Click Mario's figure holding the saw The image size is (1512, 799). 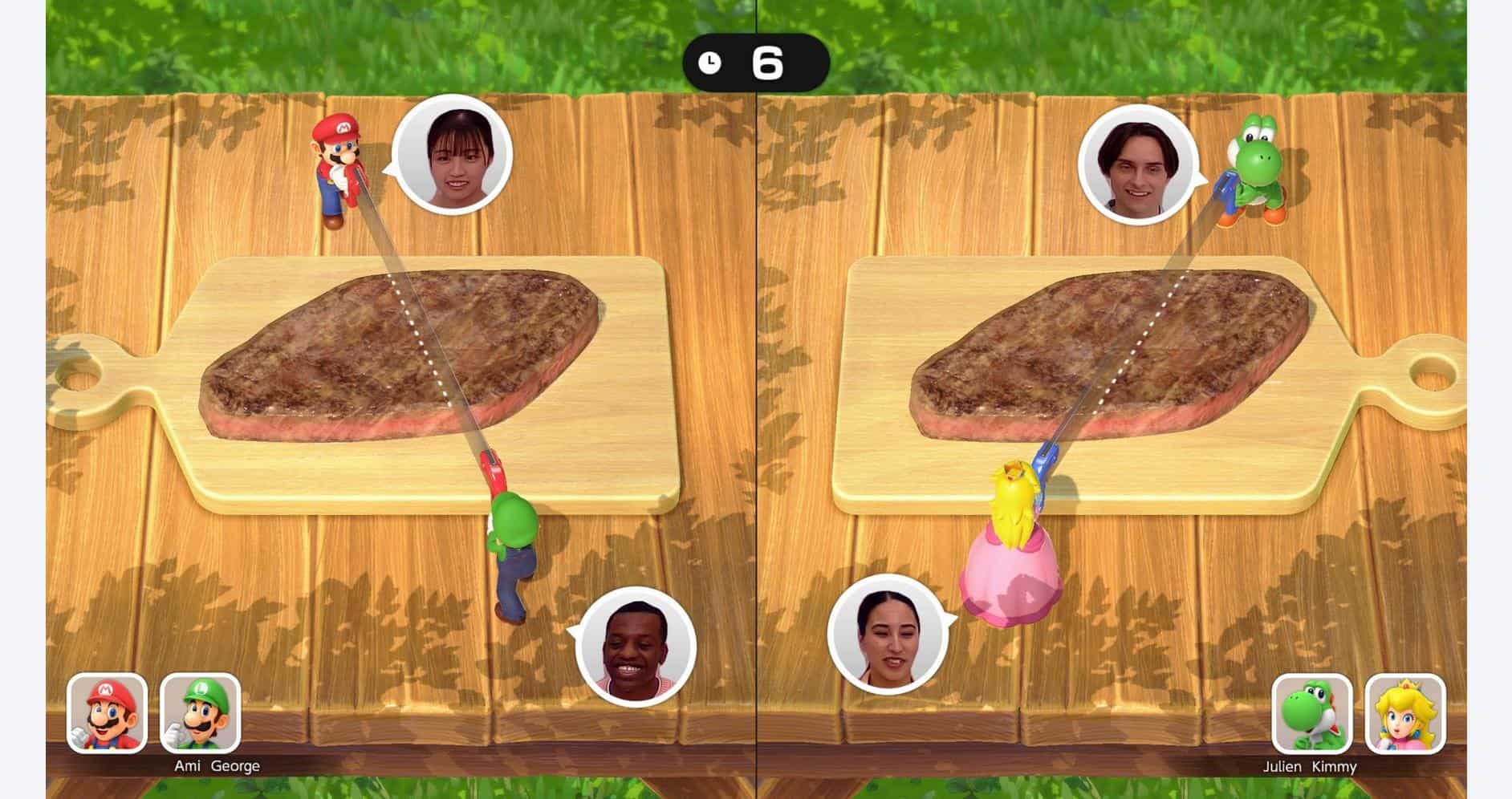pos(337,168)
